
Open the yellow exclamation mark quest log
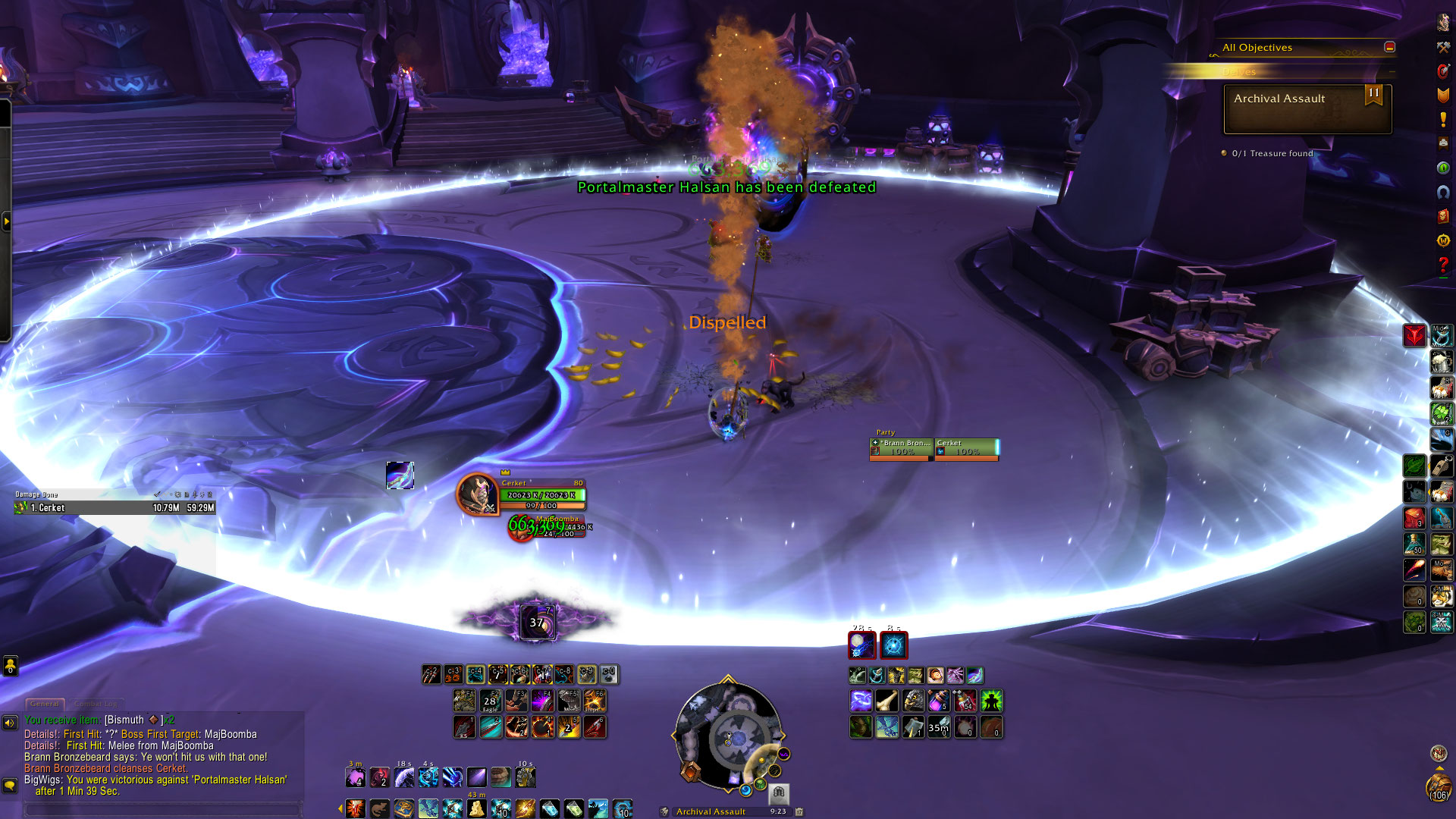1443,120
